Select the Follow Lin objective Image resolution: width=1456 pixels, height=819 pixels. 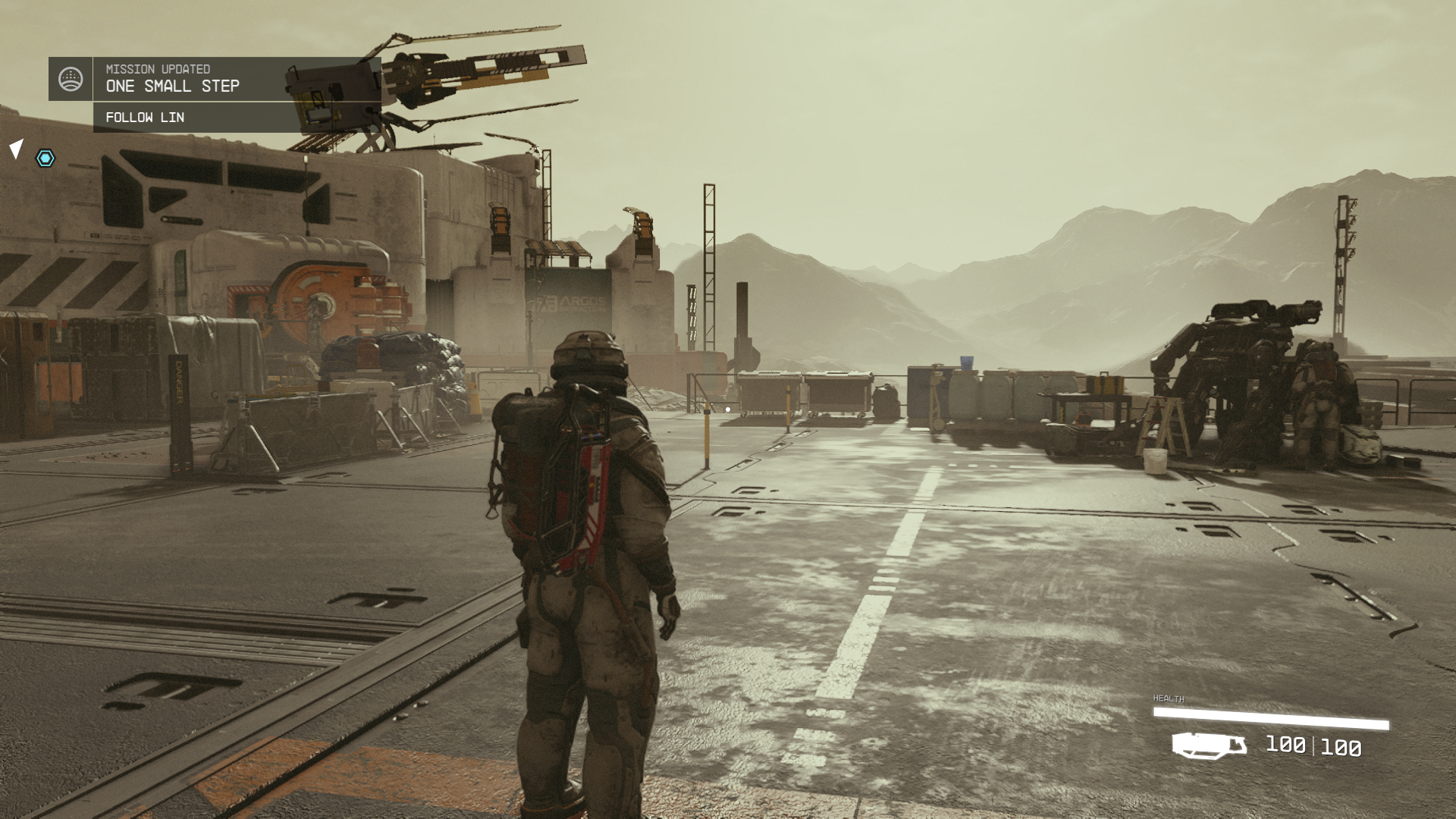pyautogui.click(x=145, y=118)
